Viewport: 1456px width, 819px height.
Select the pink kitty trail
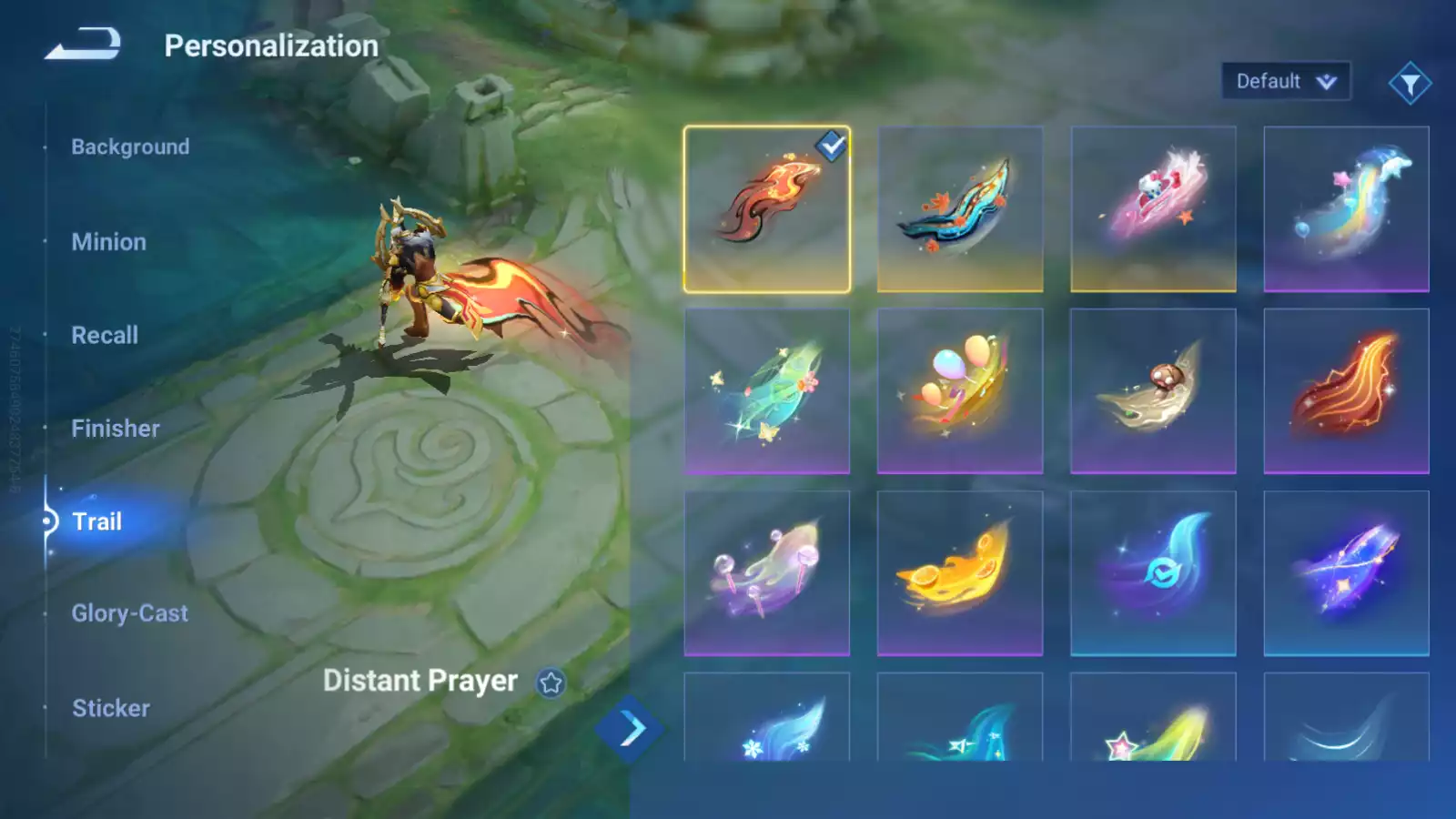point(1153,209)
